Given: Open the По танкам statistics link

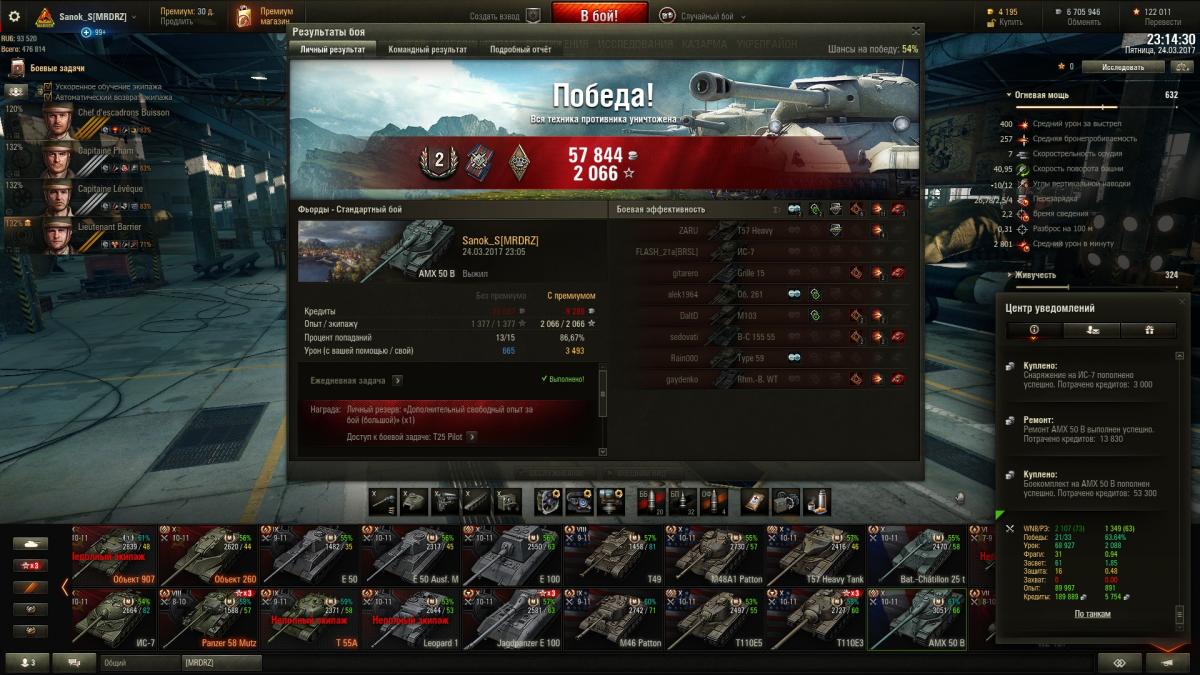Looking at the screenshot, I should pos(1092,614).
